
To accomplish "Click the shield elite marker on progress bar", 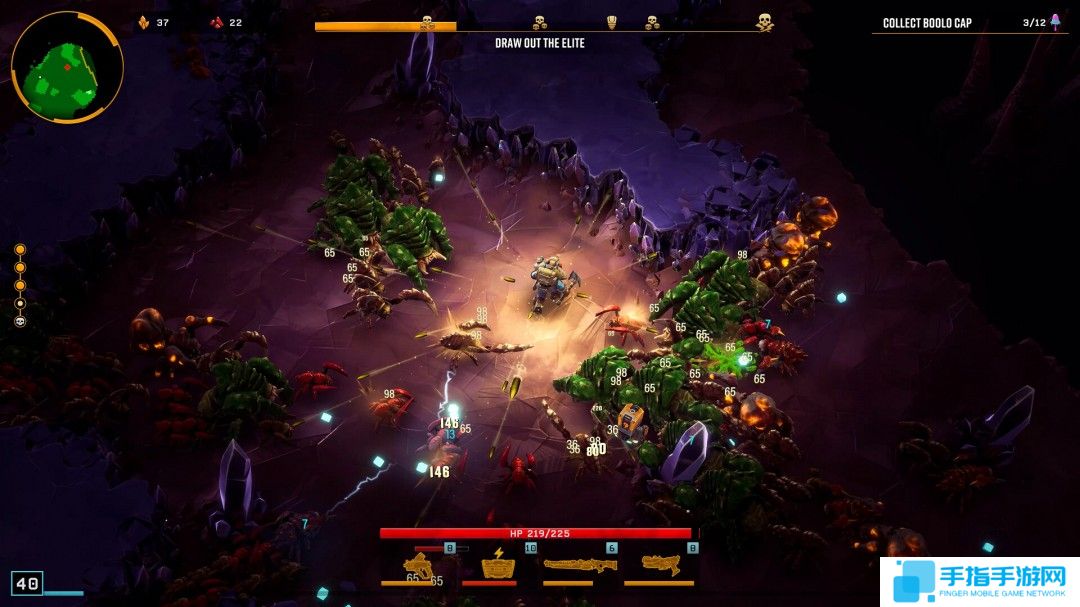I will 612,21.
